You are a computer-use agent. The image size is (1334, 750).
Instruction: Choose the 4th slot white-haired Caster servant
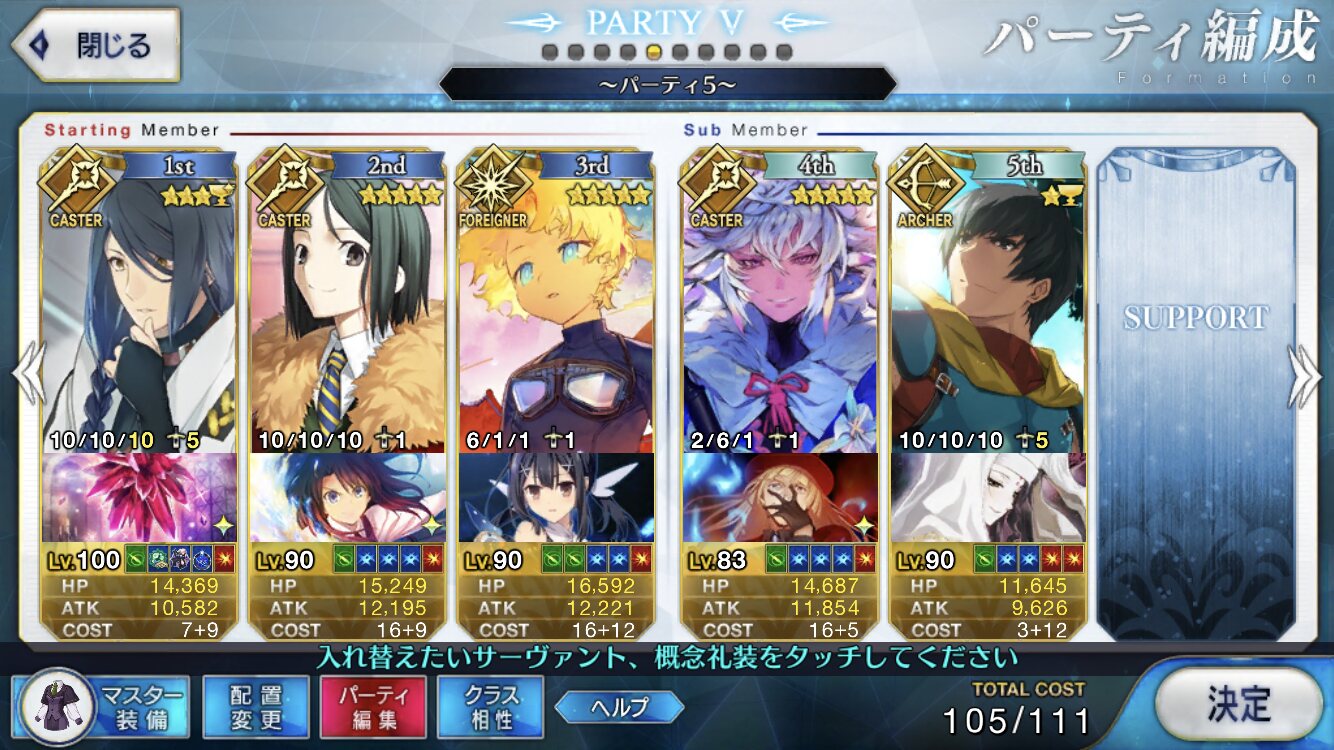[780, 310]
